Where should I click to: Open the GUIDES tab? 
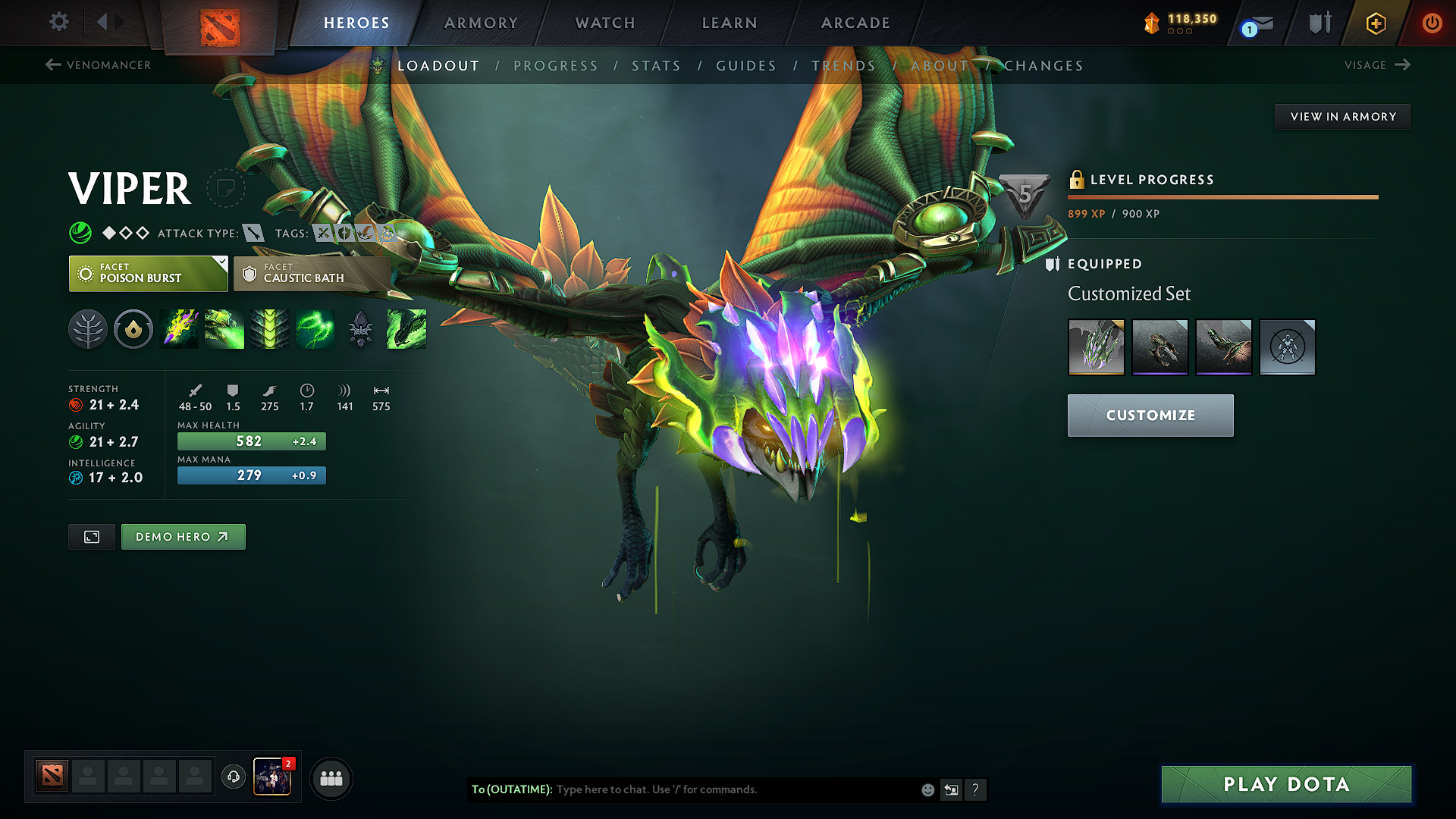[745, 66]
